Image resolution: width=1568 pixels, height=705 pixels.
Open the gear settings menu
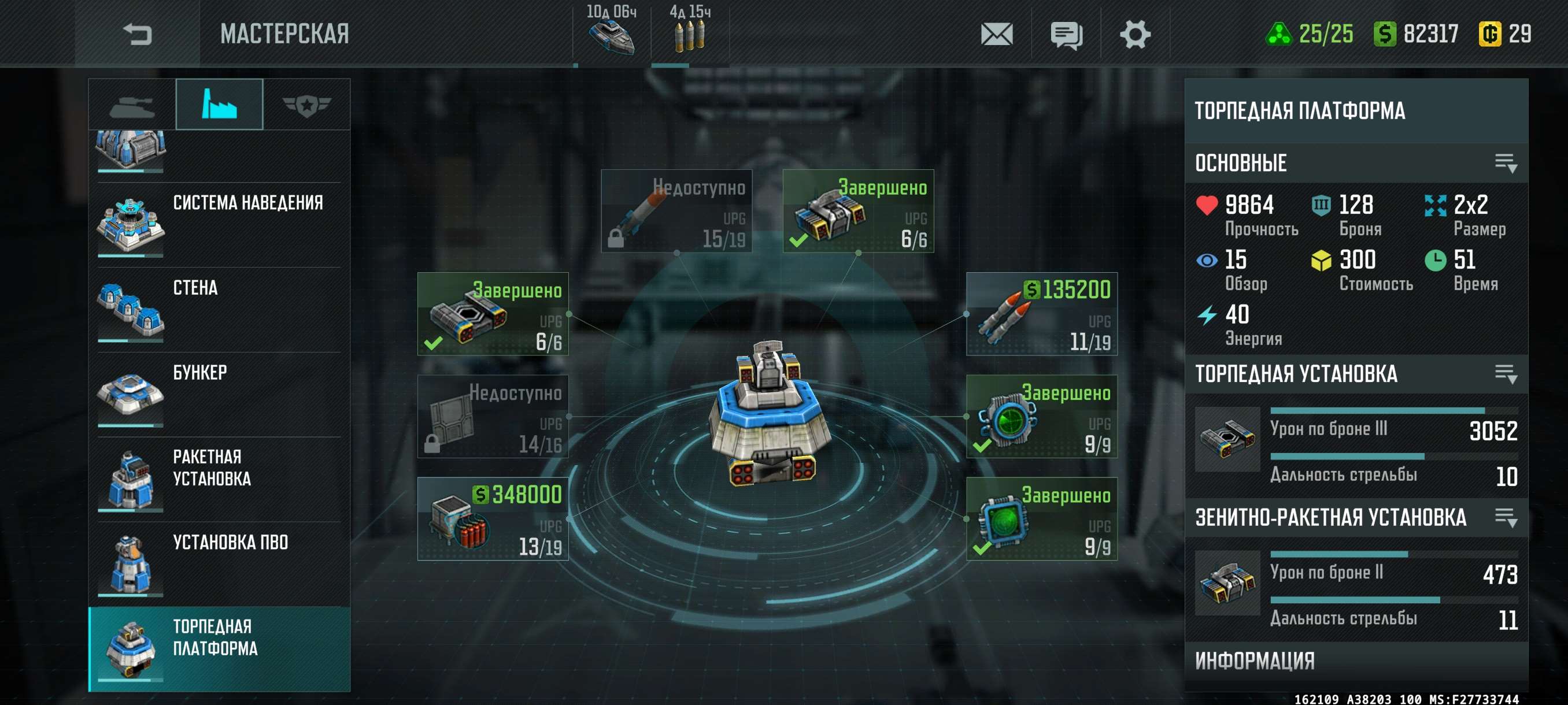(1134, 34)
